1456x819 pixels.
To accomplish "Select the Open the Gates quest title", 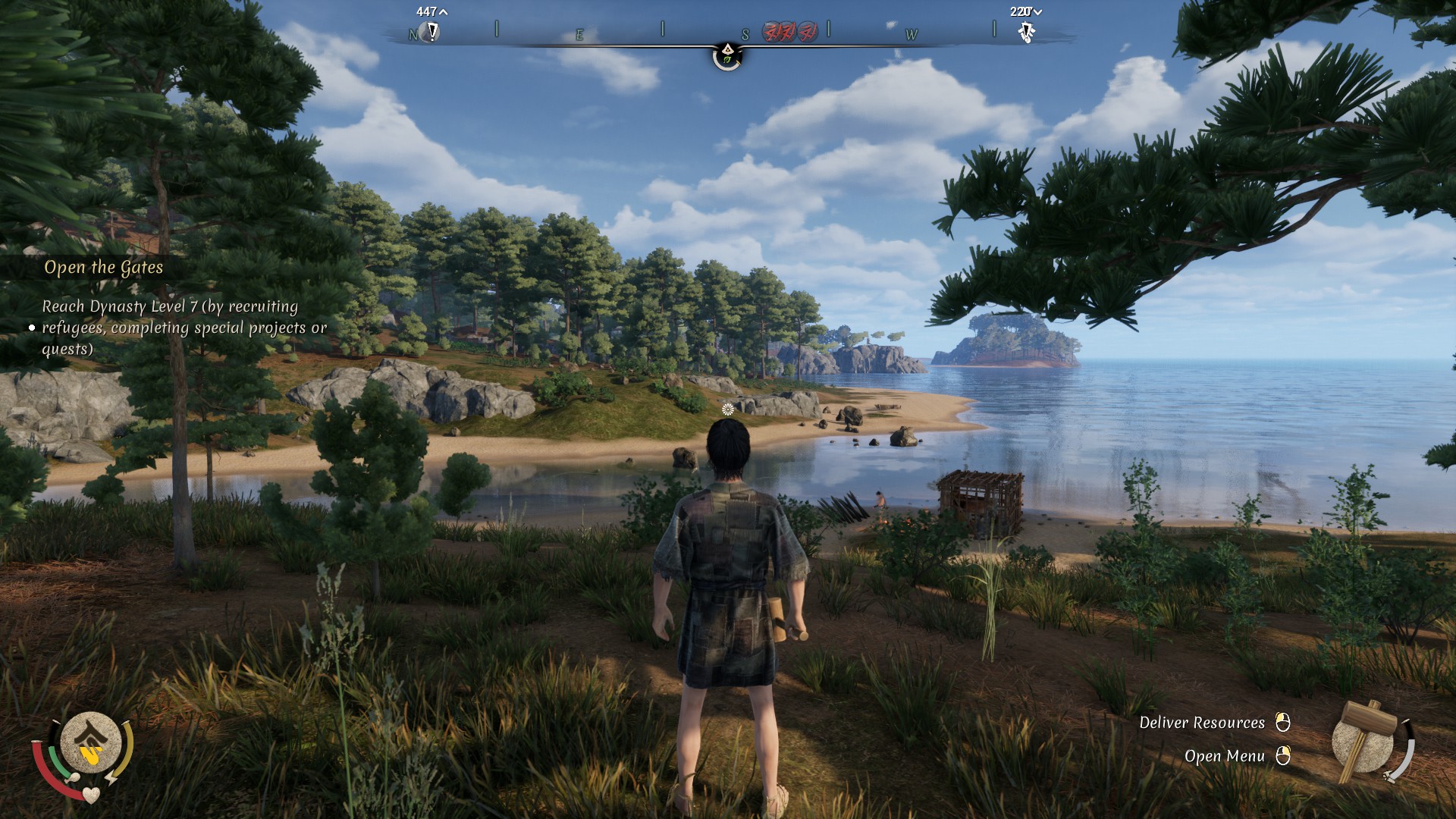I will pyautogui.click(x=104, y=268).
